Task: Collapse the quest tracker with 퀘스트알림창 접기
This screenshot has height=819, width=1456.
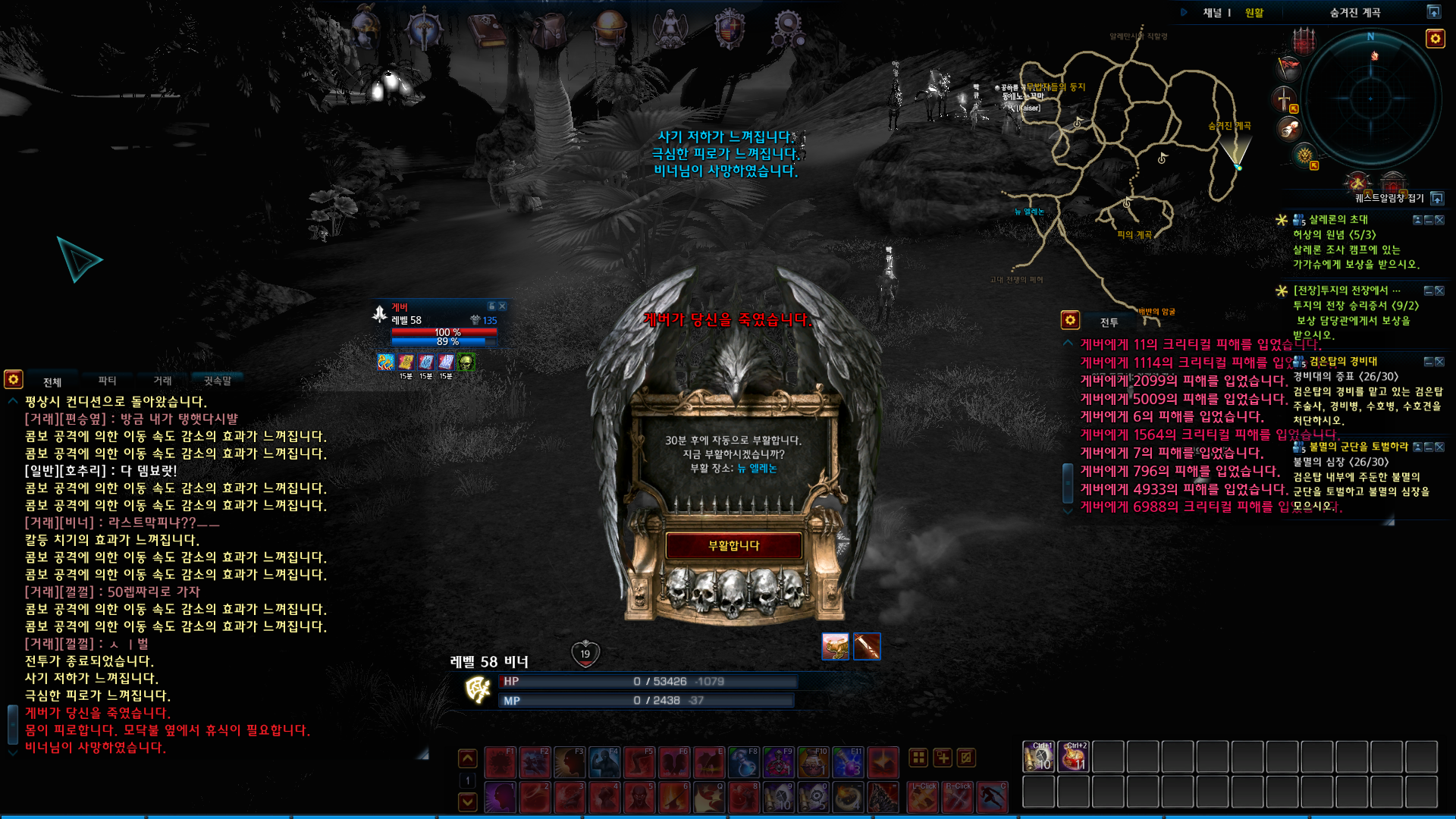Action: [1436, 199]
